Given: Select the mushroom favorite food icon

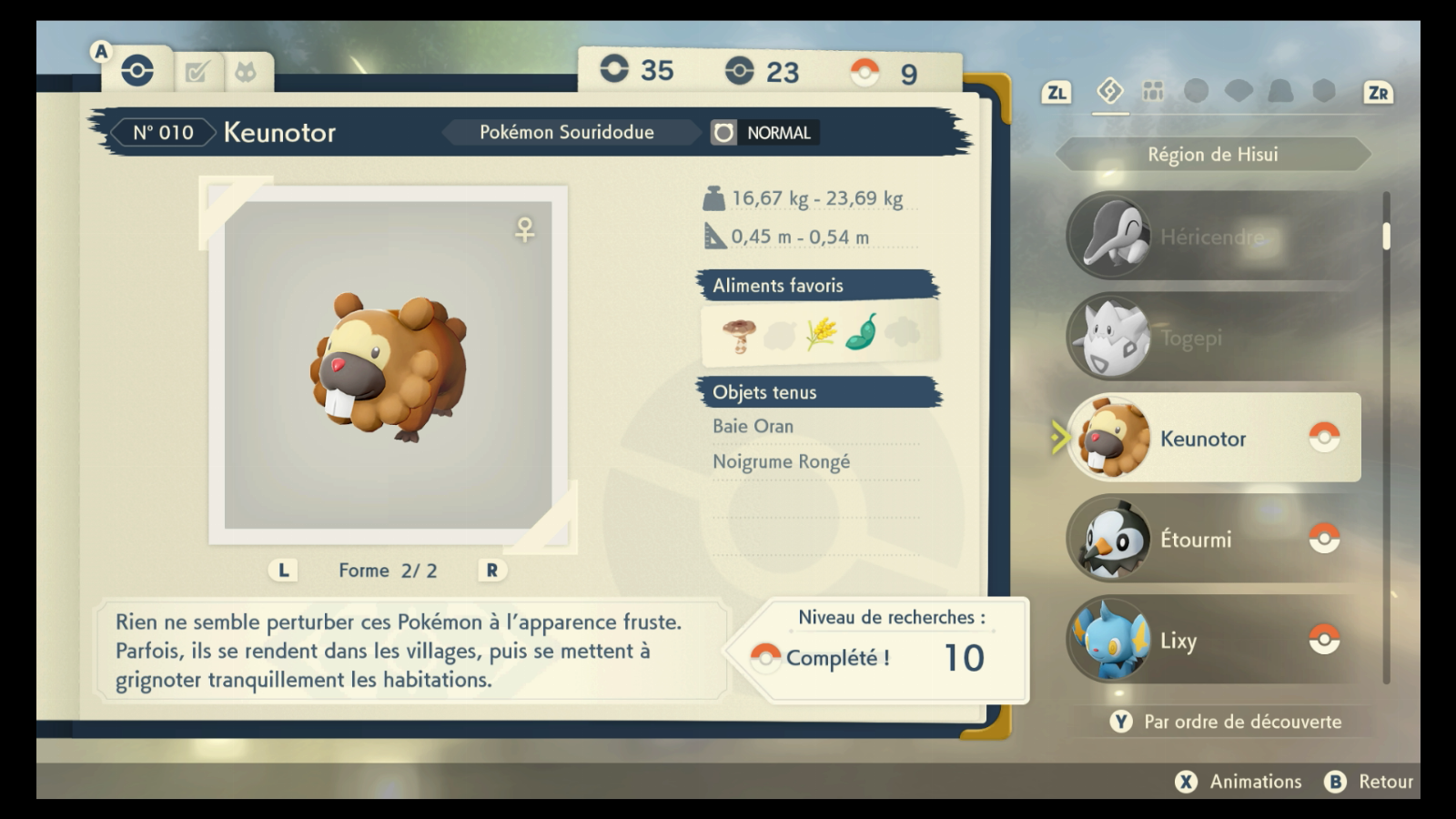Looking at the screenshot, I should pos(739,335).
